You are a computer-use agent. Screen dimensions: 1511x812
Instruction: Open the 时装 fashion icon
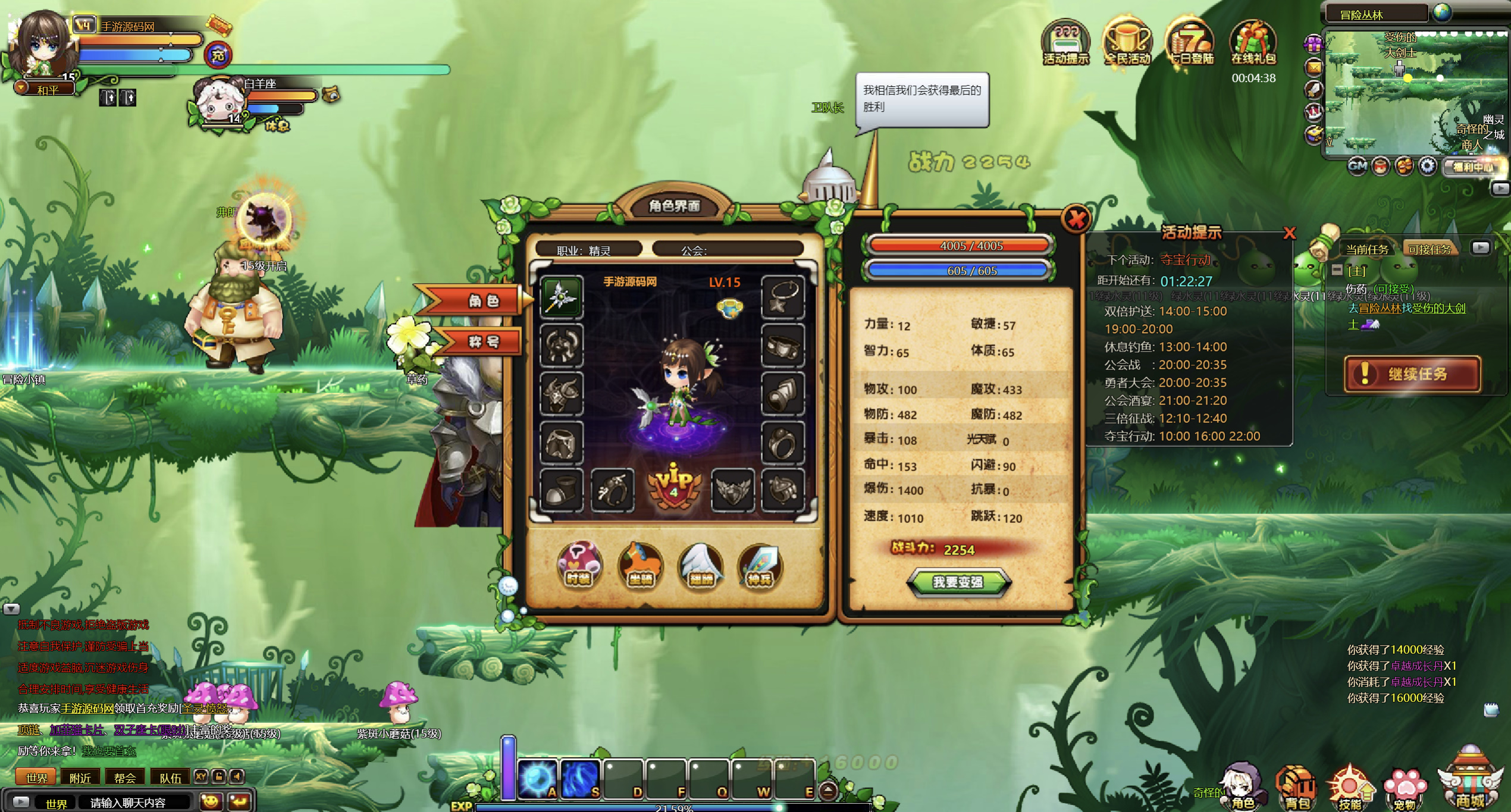[x=578, y=564]
